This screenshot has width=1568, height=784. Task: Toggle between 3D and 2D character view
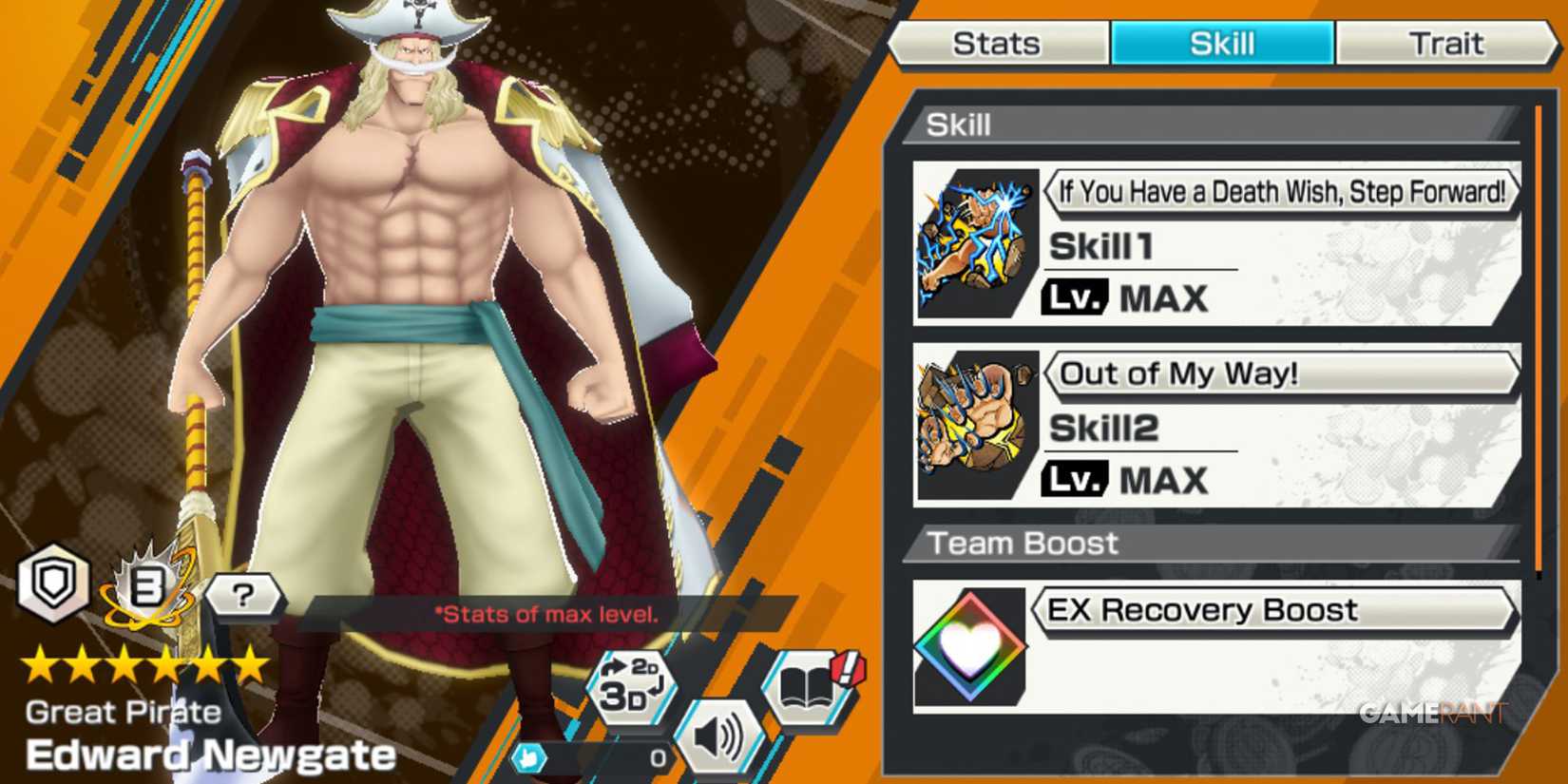pos(635,686)
